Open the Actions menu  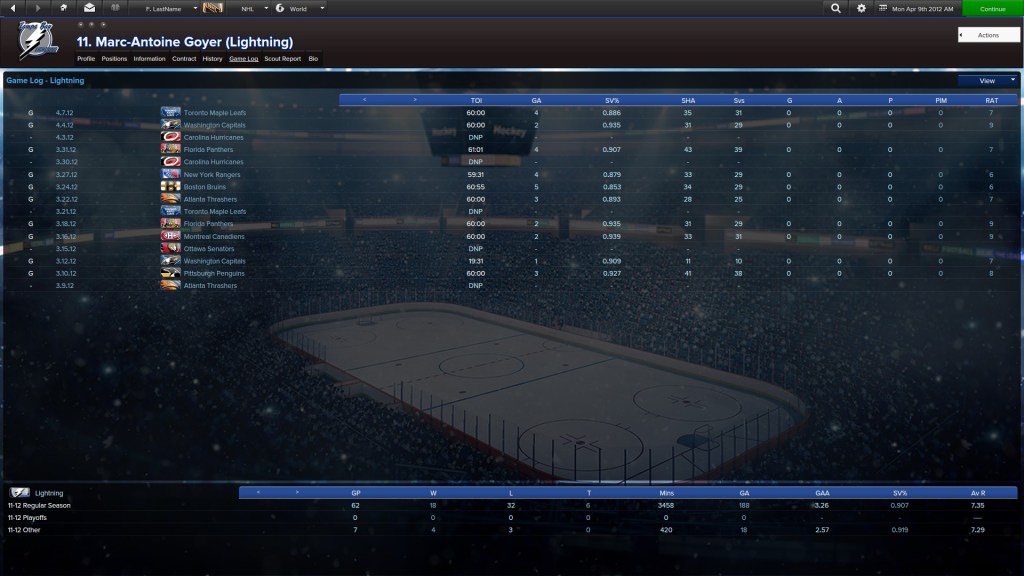pyautogui.click(x=988, y=35)
